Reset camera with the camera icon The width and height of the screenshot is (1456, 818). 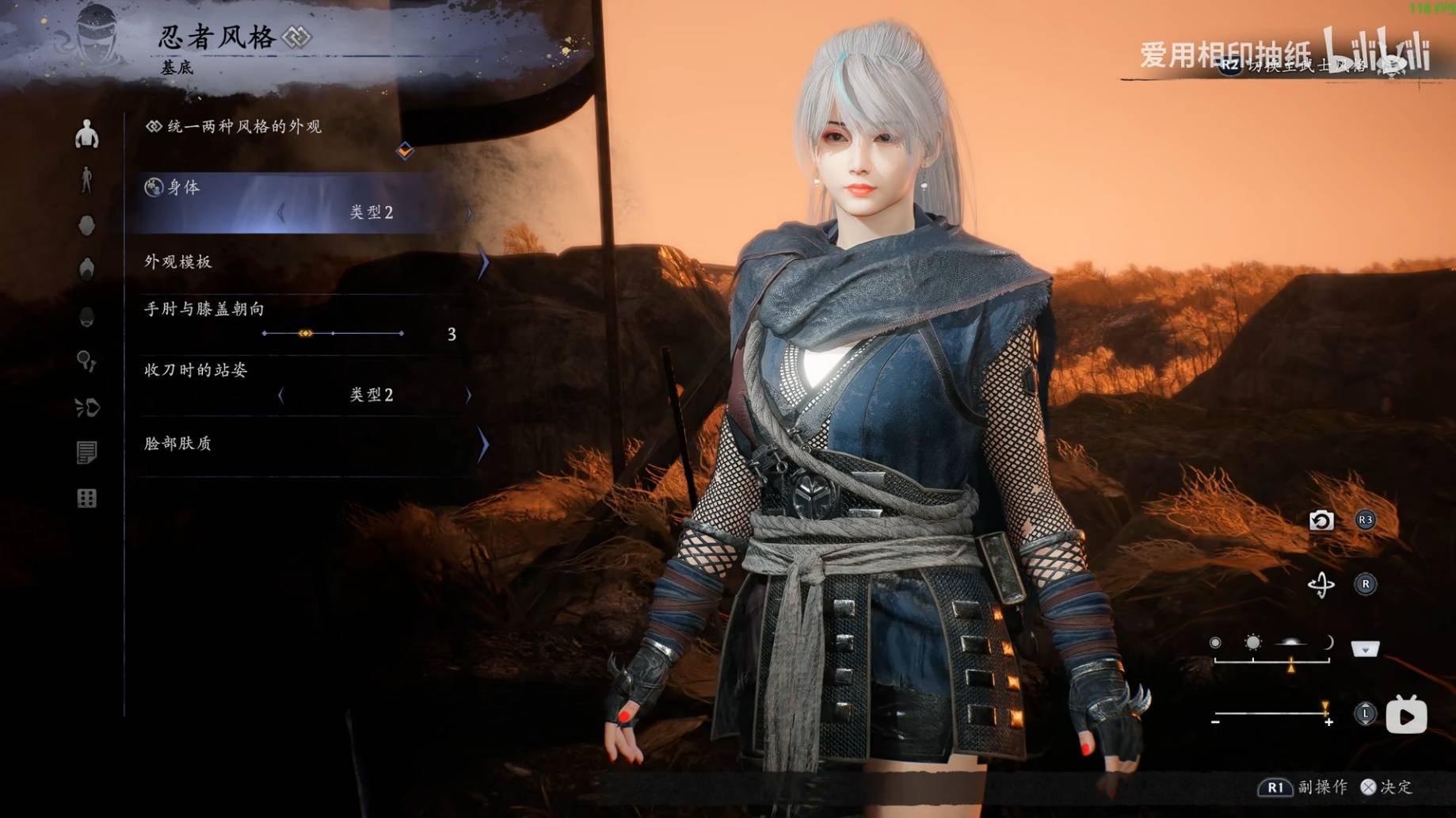pos(1321,521)
